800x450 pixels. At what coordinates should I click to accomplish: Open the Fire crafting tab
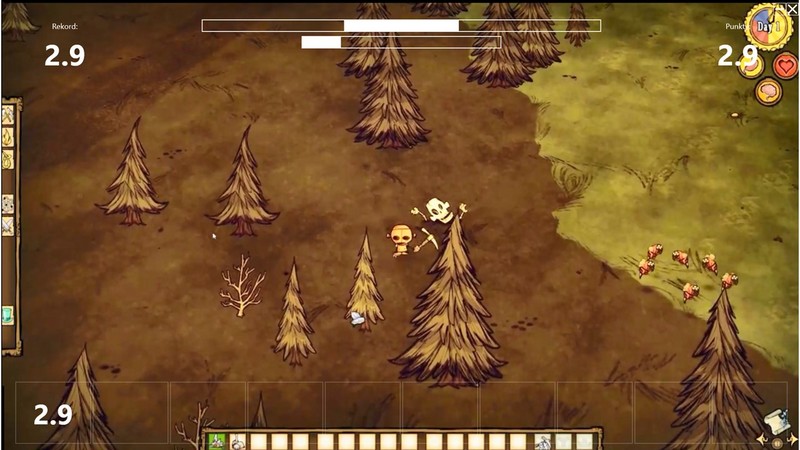[x=8, y=137]
